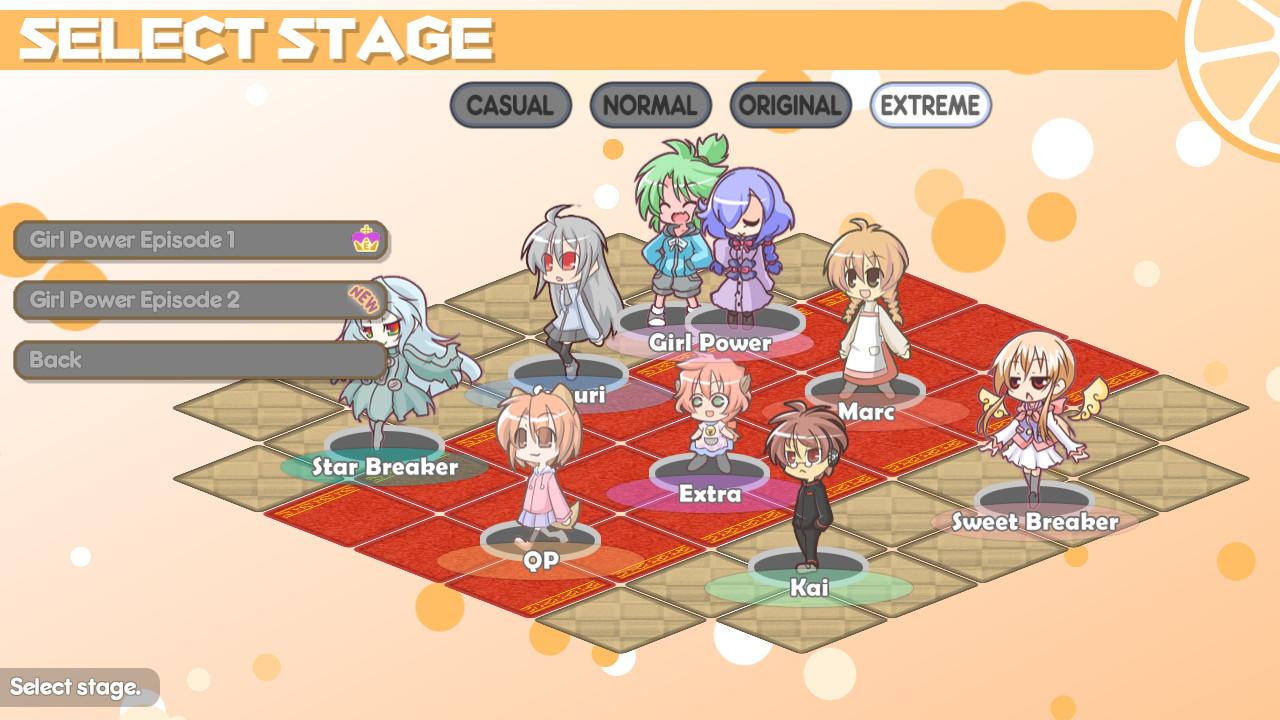Switch to the CASUAL difficulty tab
The height and width of the screenshot is (720, 1280).
pyautogui.click(x=510, y=105)
